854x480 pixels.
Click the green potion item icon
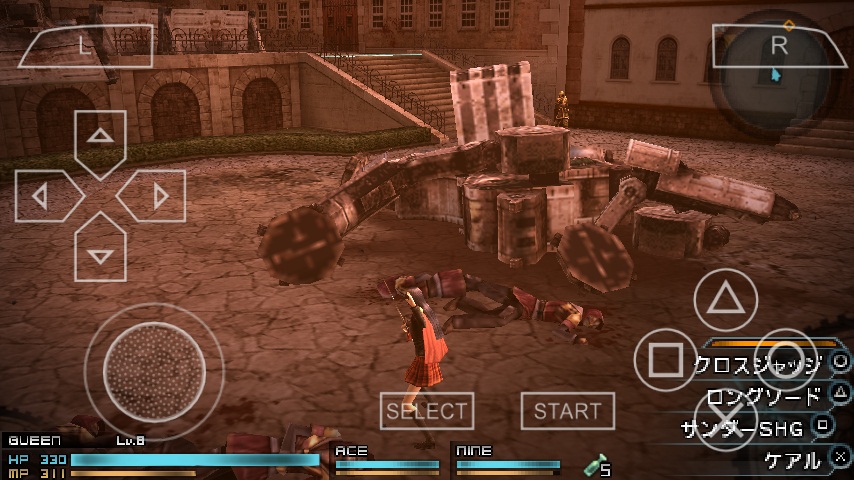pos(596,464)
